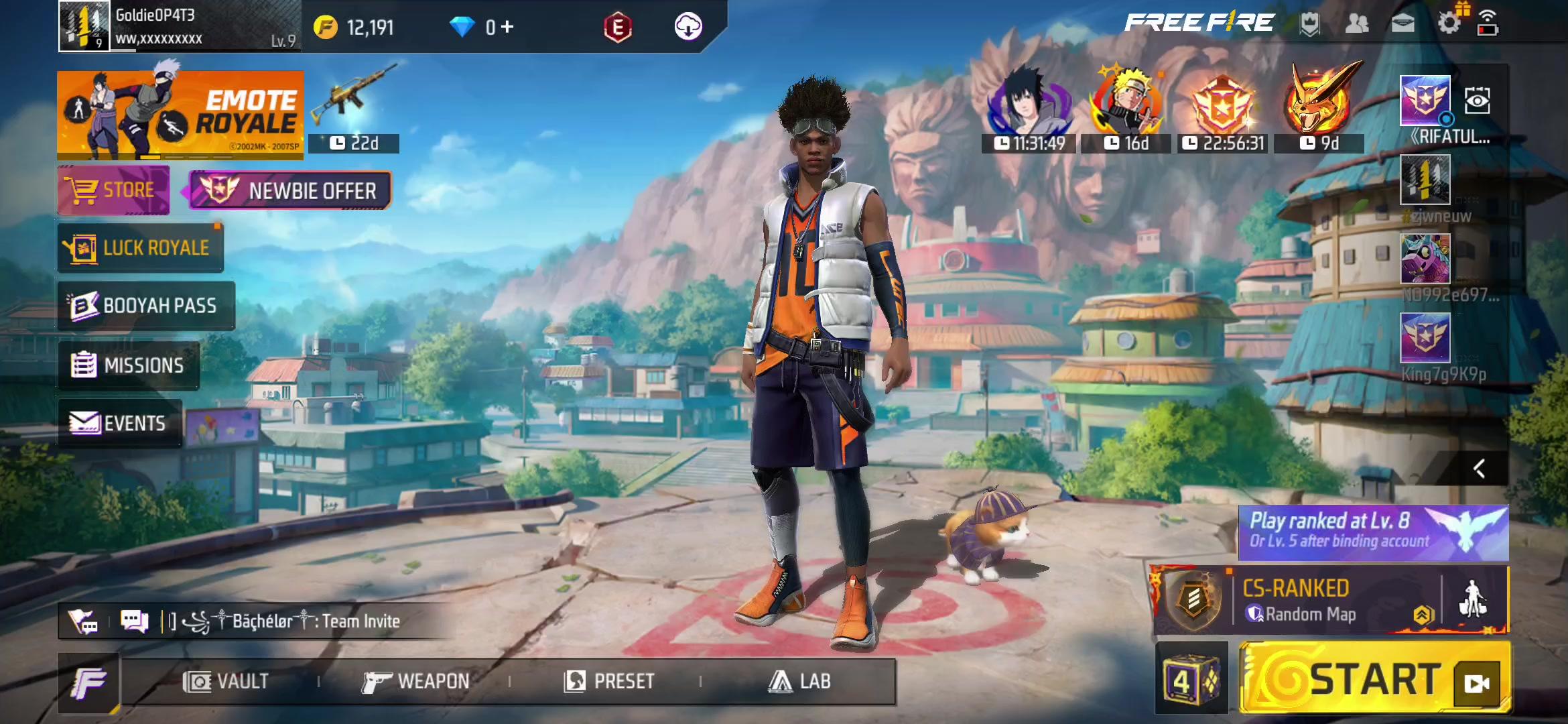
Task: Open the BOOYAH PASS
Action: 146,306
